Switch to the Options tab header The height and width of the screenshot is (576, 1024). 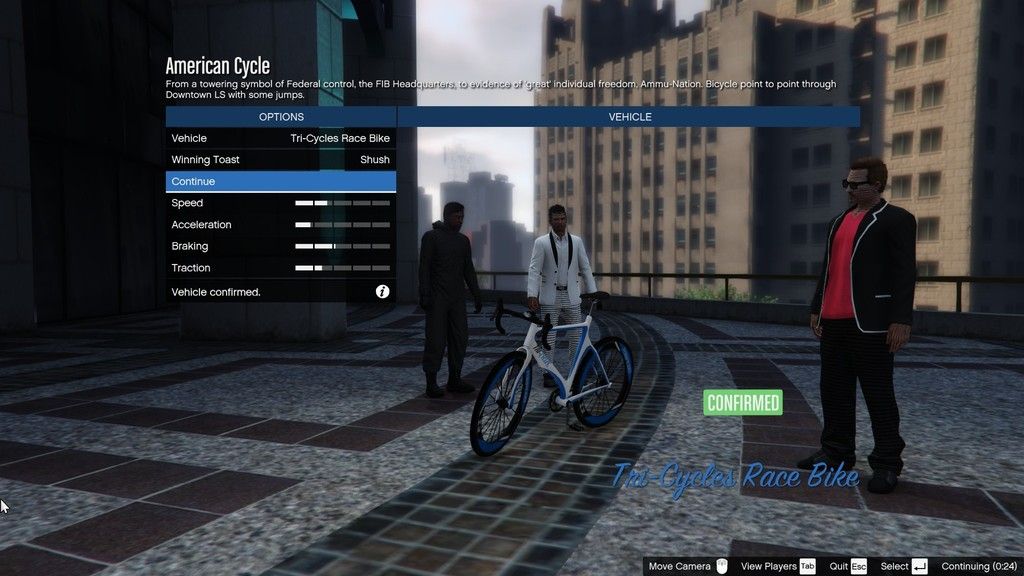(281, 117)
